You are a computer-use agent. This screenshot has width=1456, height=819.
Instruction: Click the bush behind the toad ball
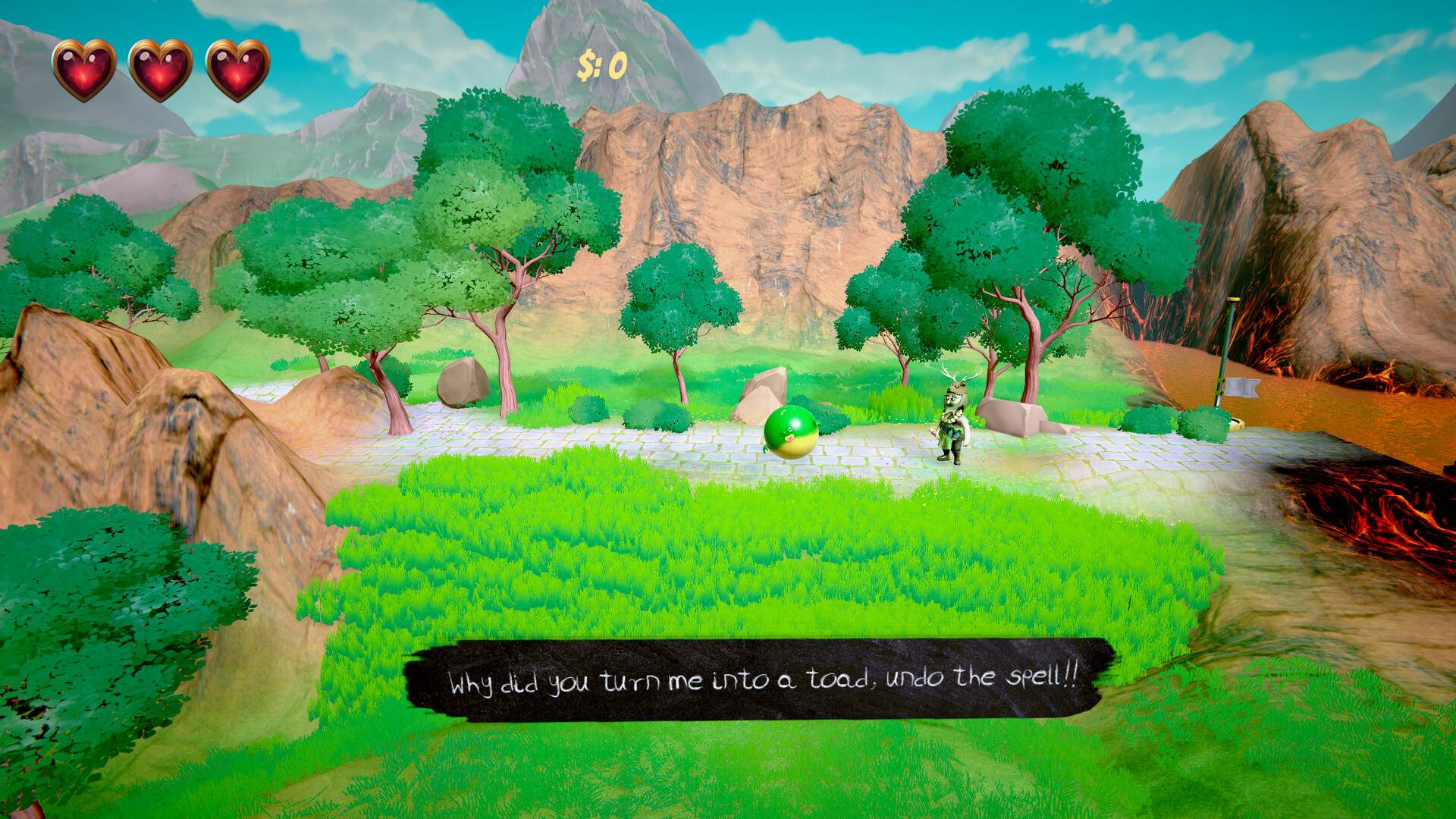click(831, 419)
